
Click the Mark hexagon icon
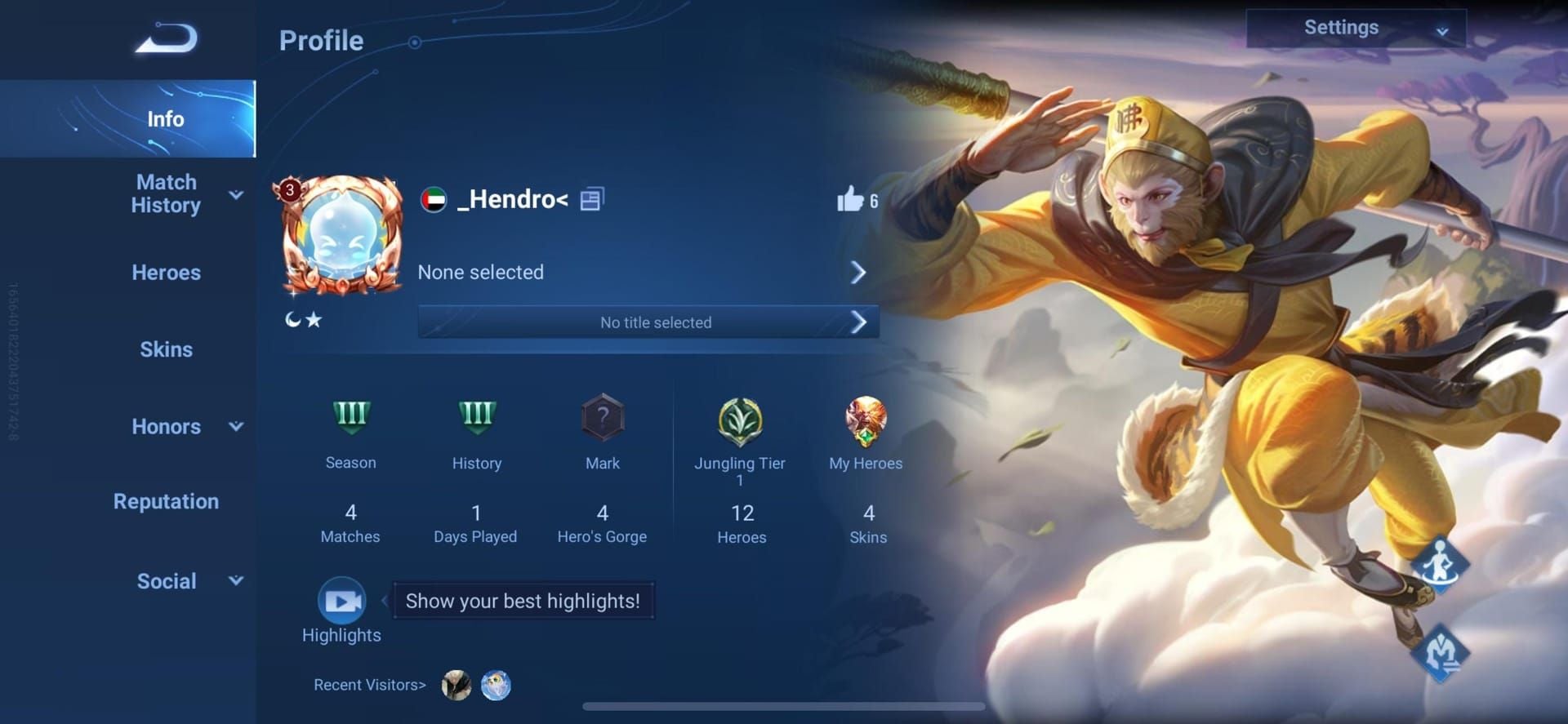point(603,418)
